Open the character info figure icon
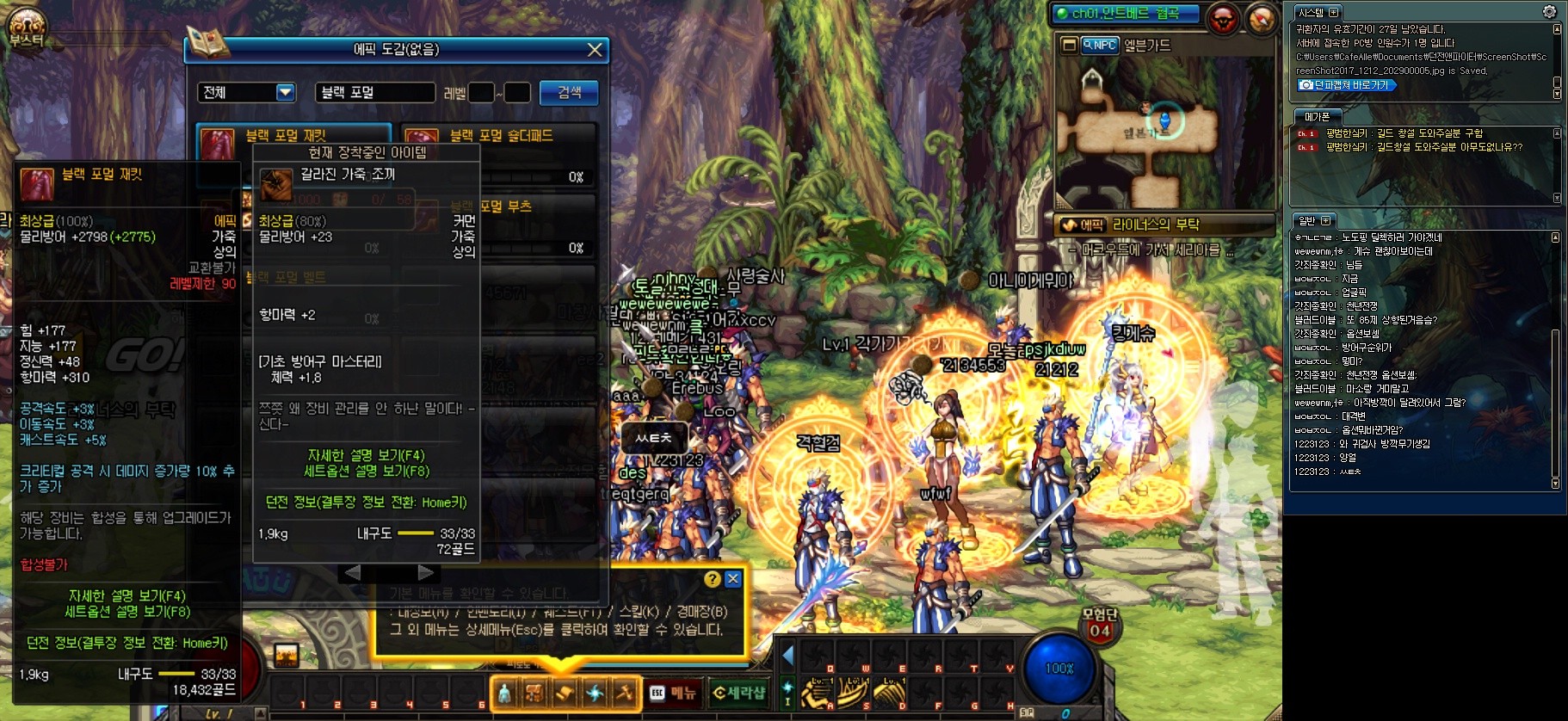 coord(505,693)
